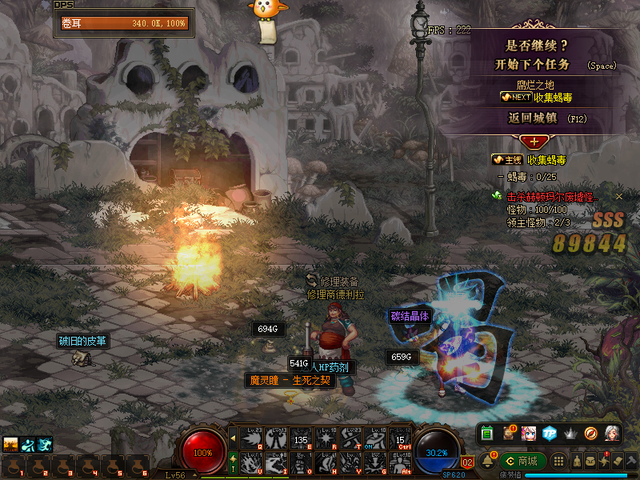640x480 pixels.
Task: Click the skill slot showing 135
Action: [301, 438]
